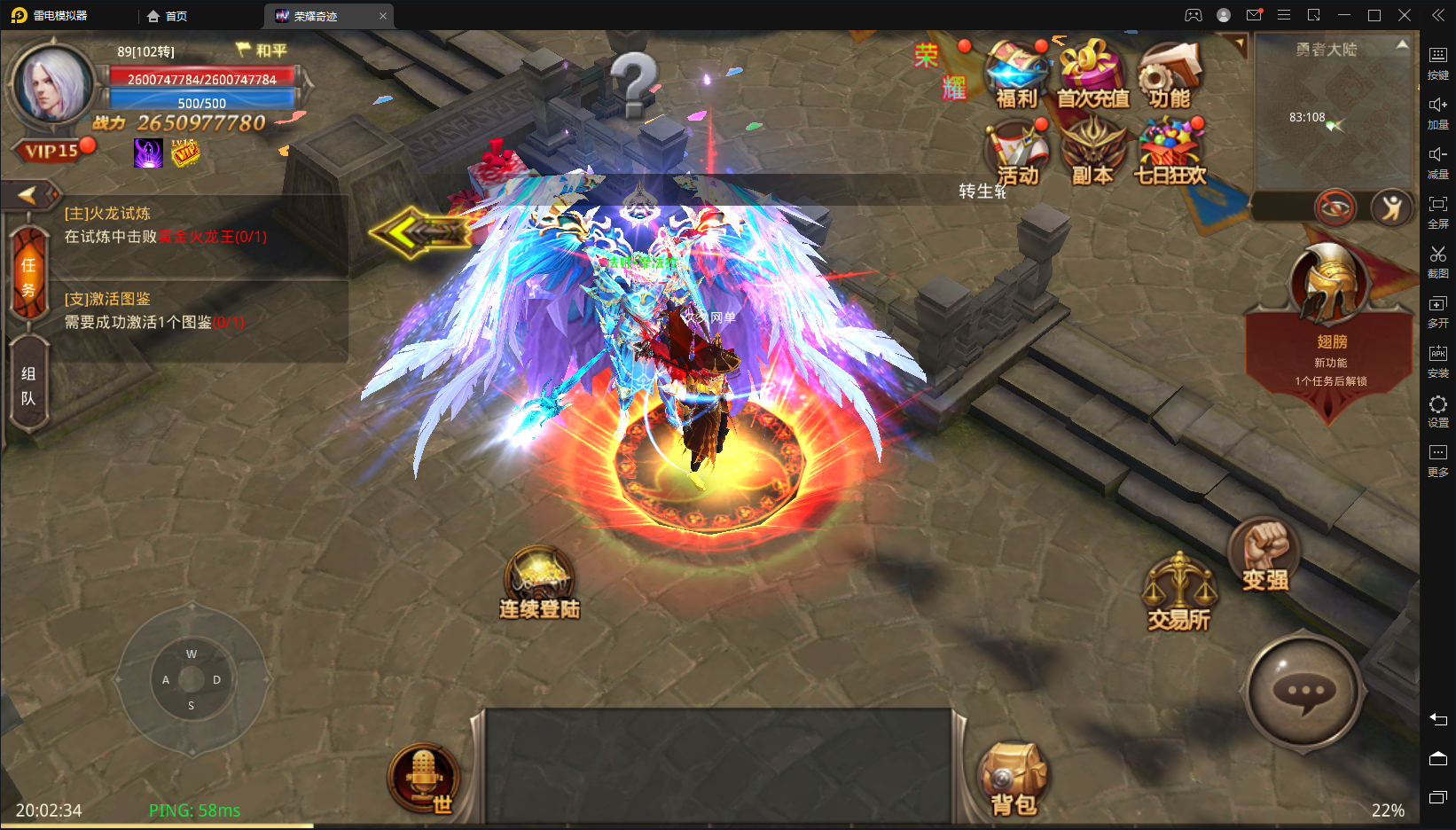Open the 背包 backpack

tap(1014, 779)
